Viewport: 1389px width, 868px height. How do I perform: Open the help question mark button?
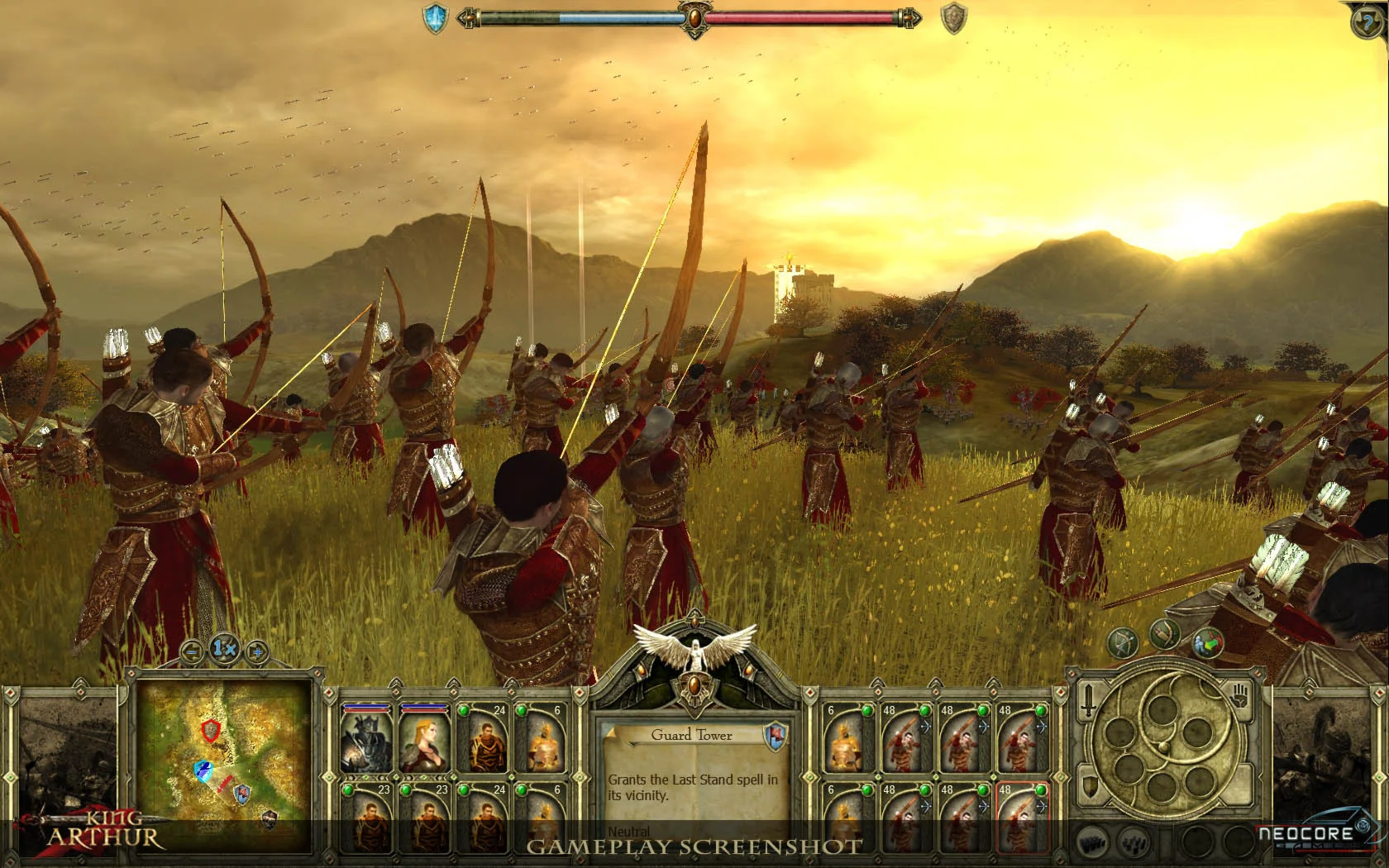coord(1368,22)
